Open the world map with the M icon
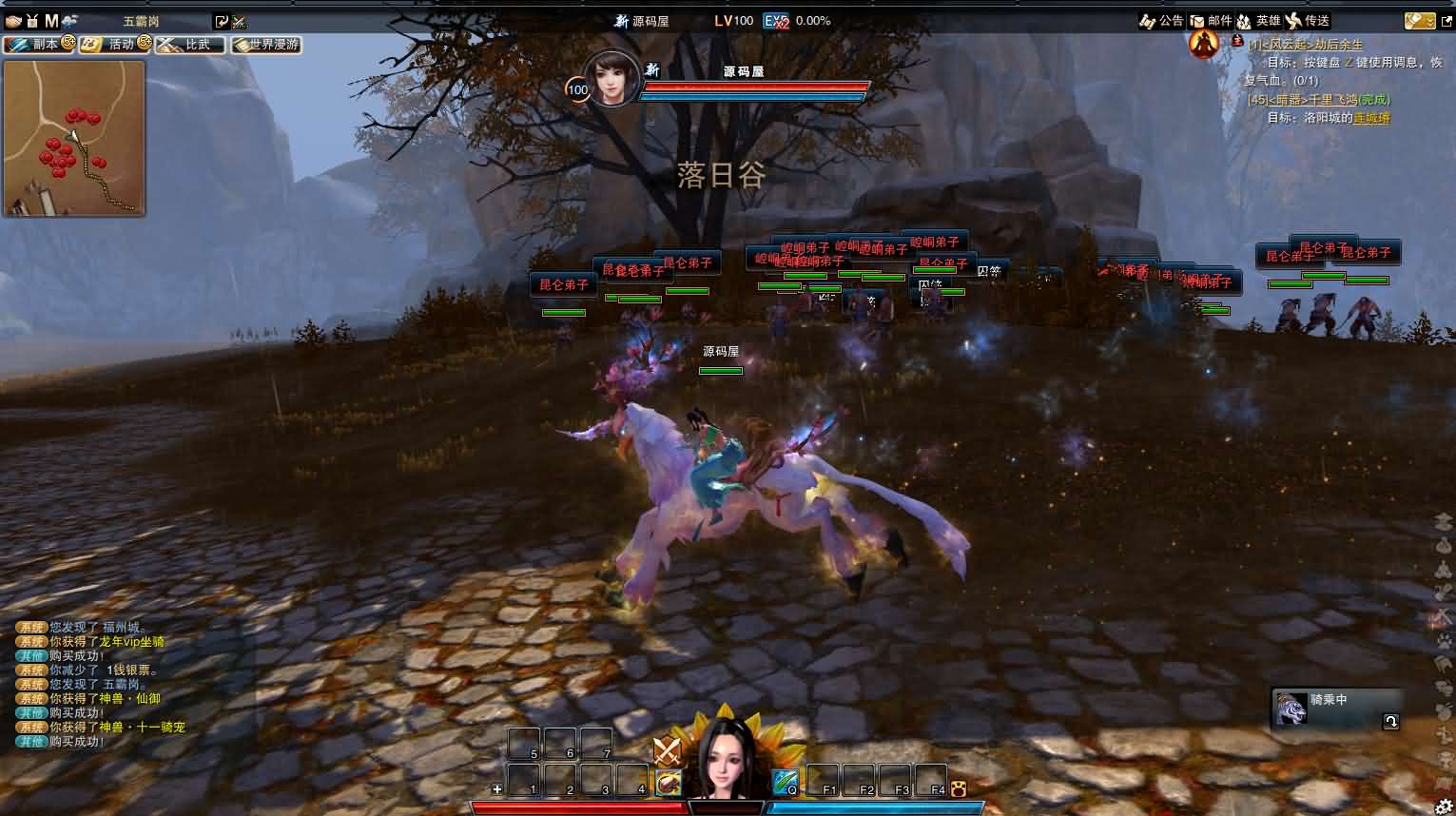 (x=52, y=19)
